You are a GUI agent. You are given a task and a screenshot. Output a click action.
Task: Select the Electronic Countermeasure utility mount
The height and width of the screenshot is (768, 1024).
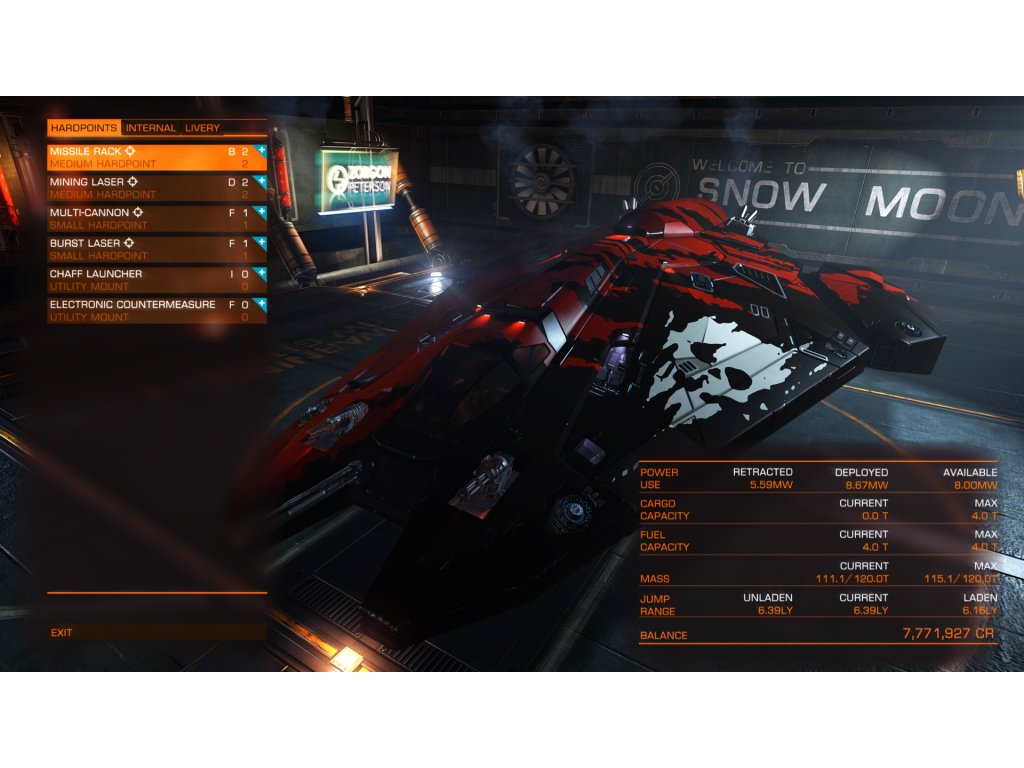click(x=150, y=310)
